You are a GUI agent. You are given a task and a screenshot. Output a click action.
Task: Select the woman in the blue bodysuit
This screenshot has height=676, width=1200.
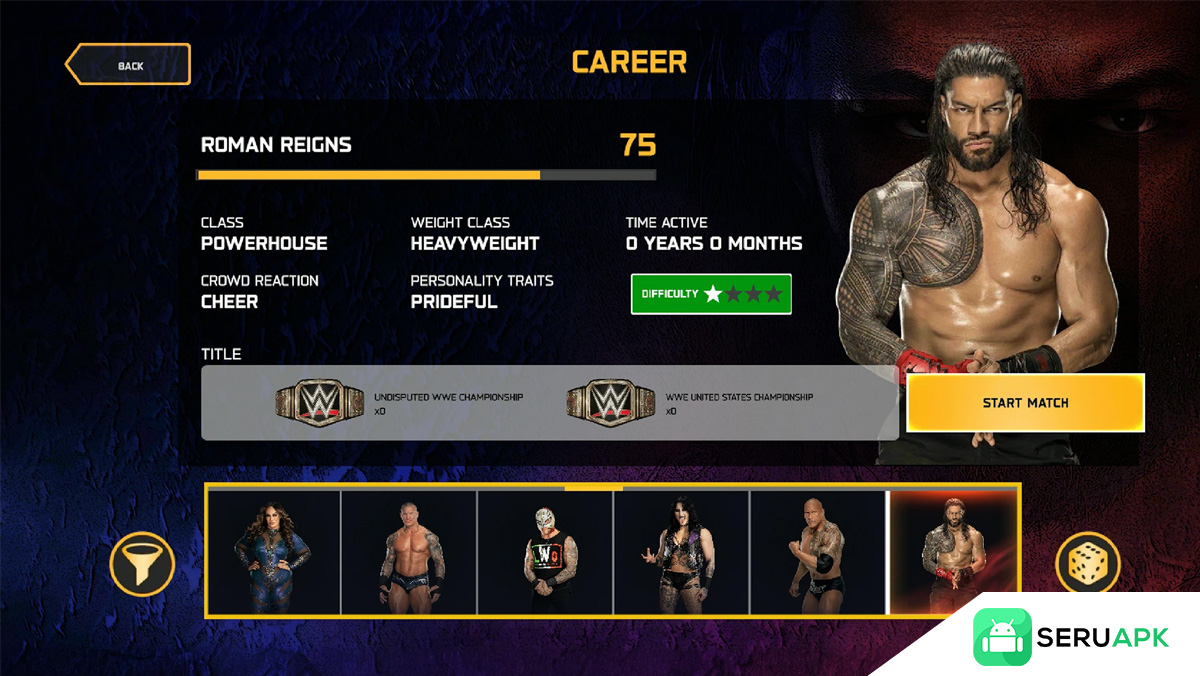click(x=273, y=552)
